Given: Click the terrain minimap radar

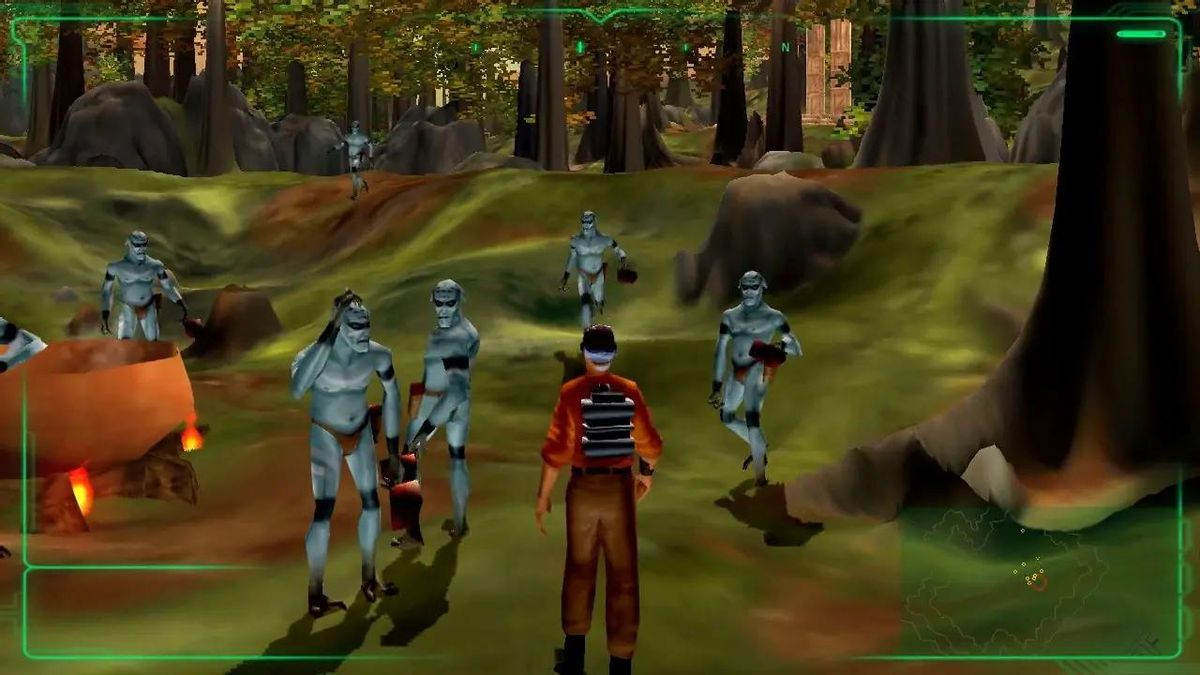Looking at the screenshot, I should (1030, 580).
